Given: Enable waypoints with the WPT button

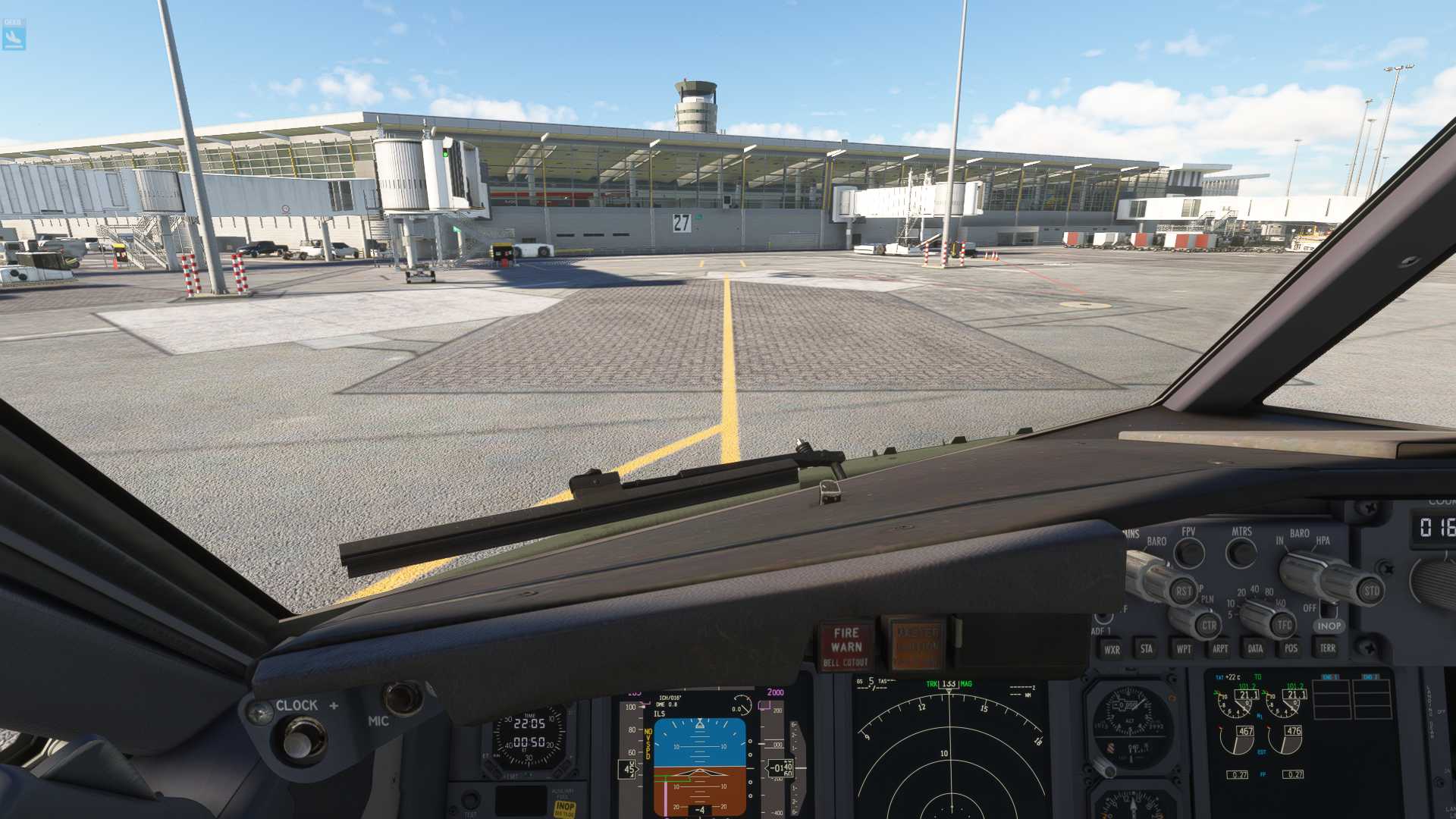Looking at the screenshot, I should (x=1183, y=648).
